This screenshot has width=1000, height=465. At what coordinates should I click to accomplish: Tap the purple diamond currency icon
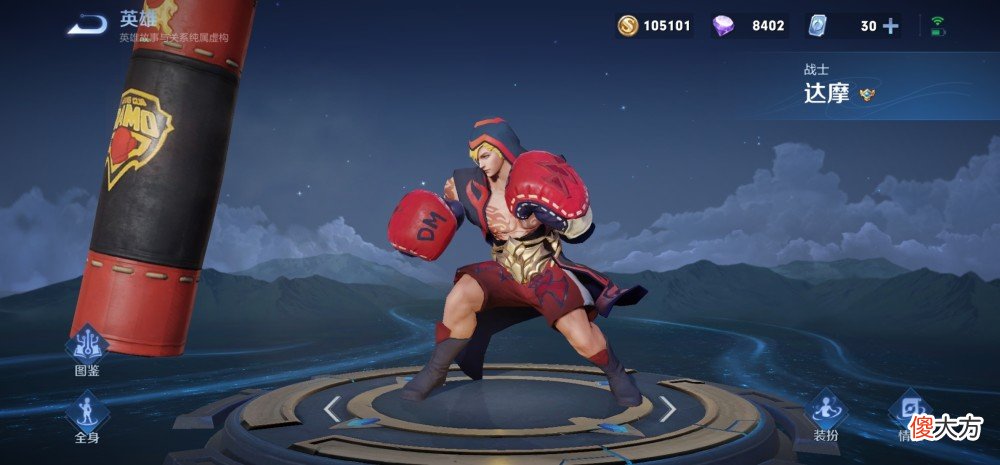723,26
